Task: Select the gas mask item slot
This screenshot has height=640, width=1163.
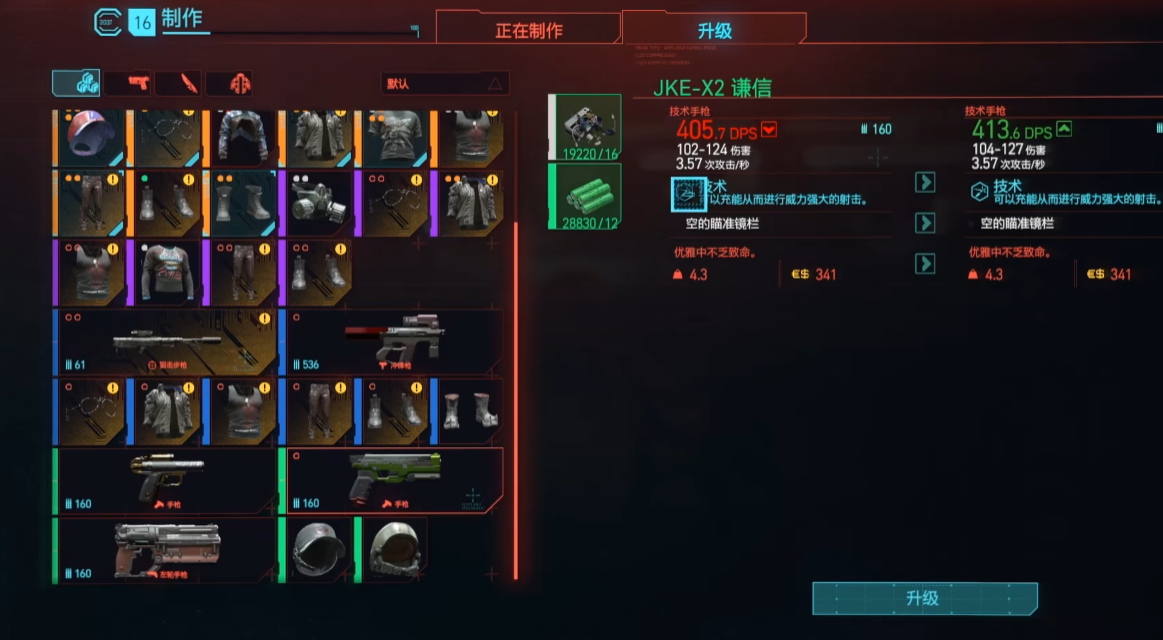Action: click(319, 203)
